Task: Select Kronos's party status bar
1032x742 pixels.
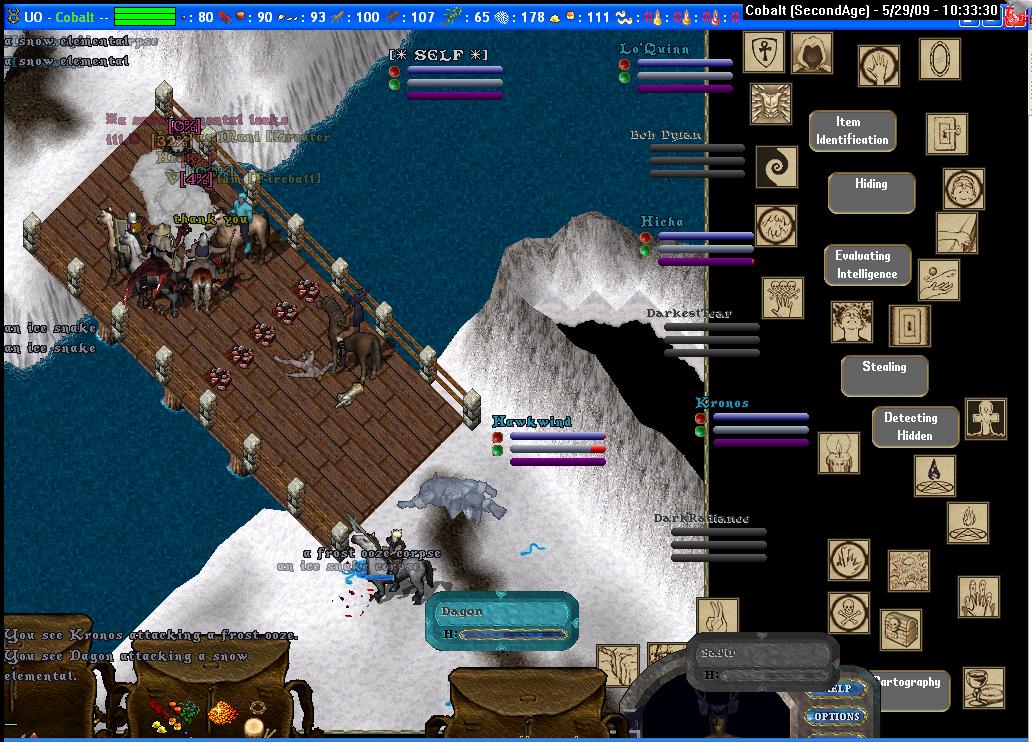Action: click(750, 423)
